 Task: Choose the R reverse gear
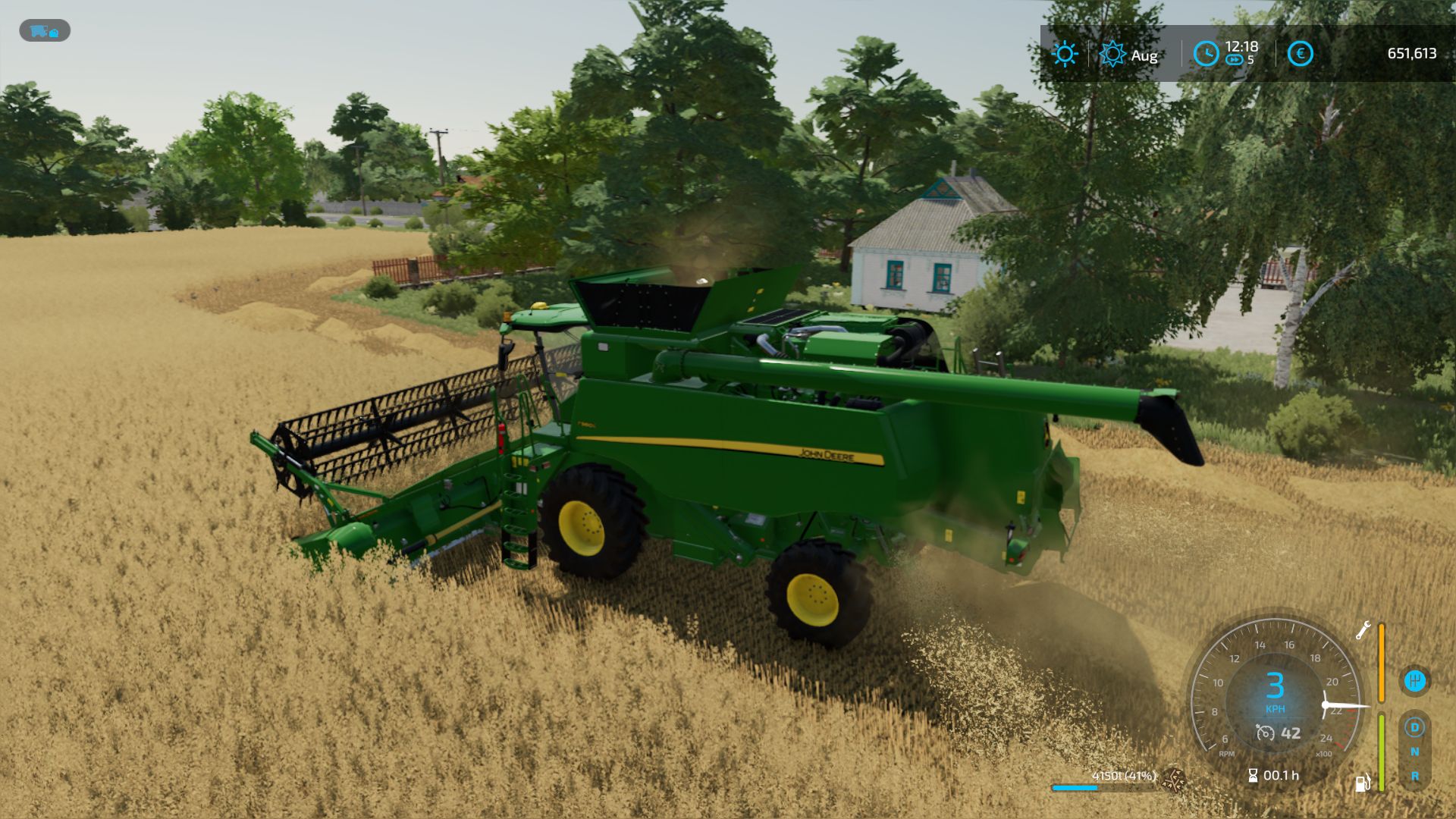(1414, 776)
